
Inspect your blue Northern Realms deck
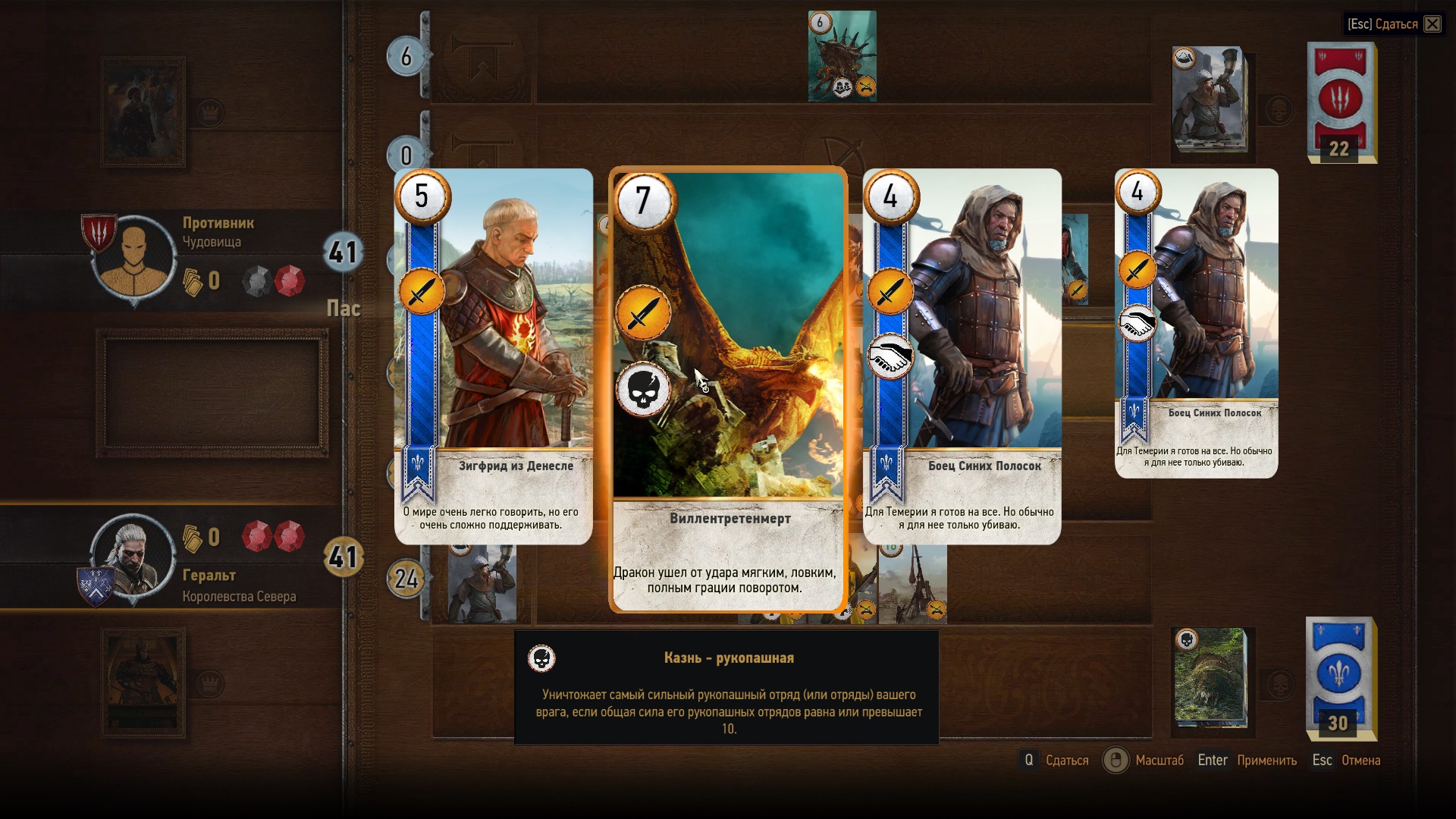point(1341,678)
